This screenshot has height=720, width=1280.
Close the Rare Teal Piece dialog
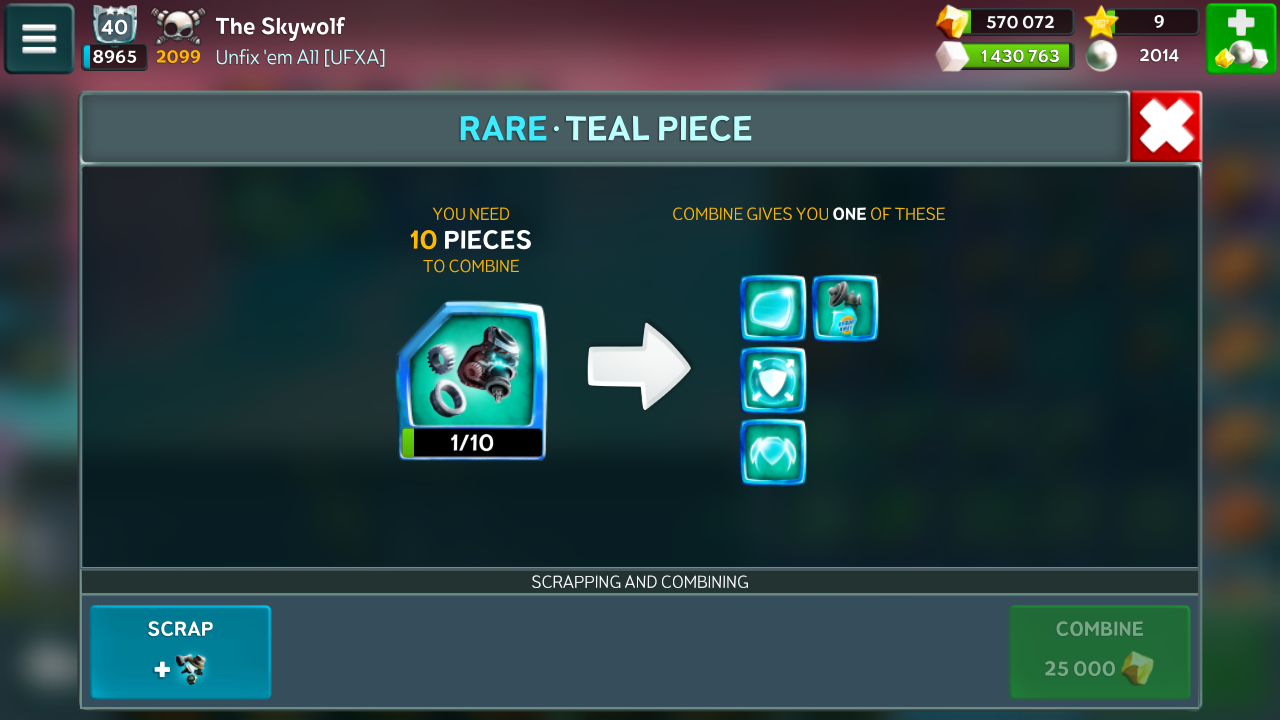(1165, 127)
